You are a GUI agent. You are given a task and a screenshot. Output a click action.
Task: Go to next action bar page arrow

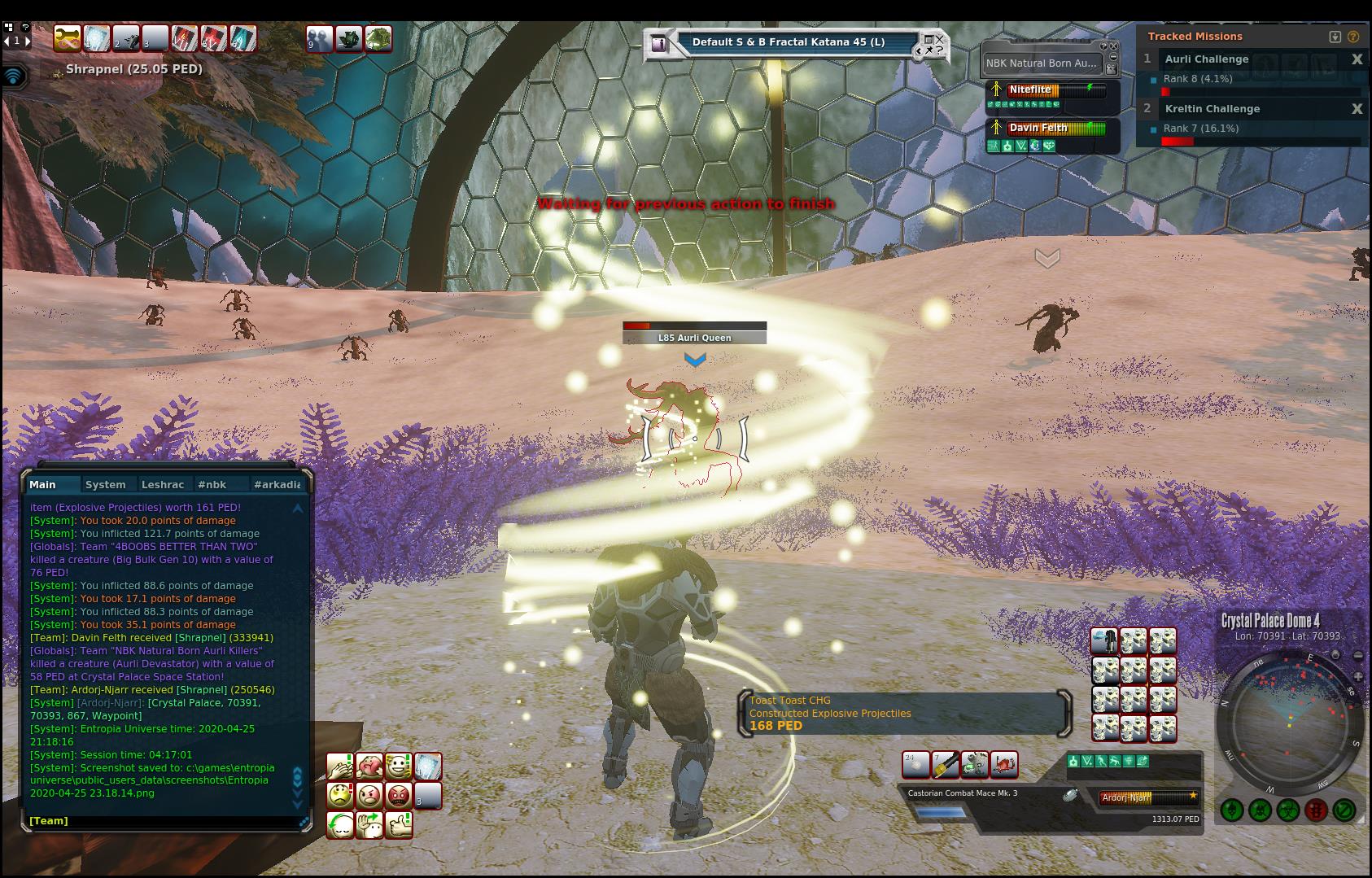28,40
